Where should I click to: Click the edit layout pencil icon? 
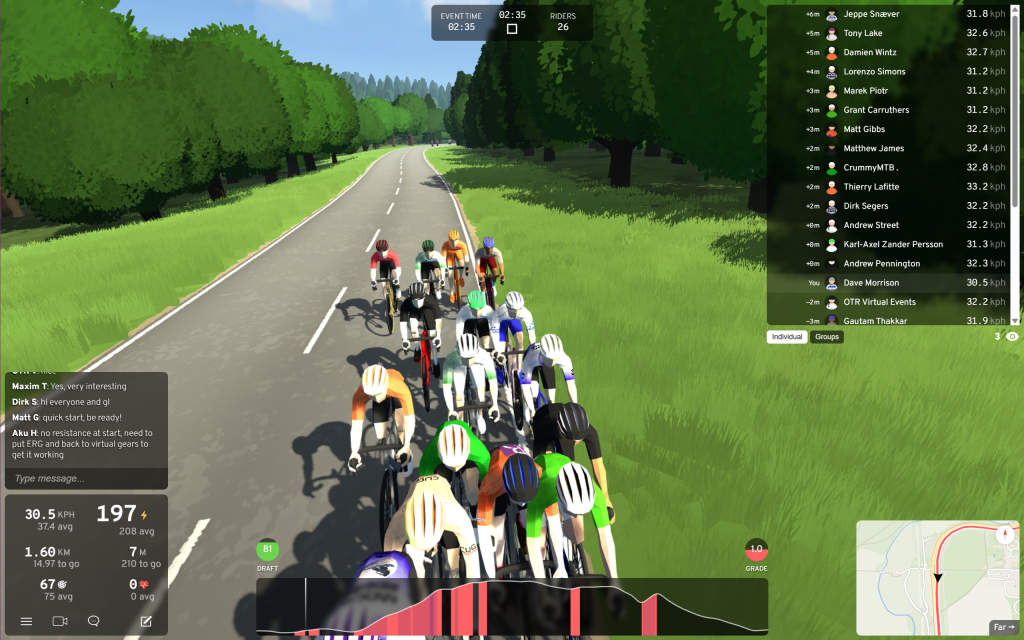tap(146, 621)
